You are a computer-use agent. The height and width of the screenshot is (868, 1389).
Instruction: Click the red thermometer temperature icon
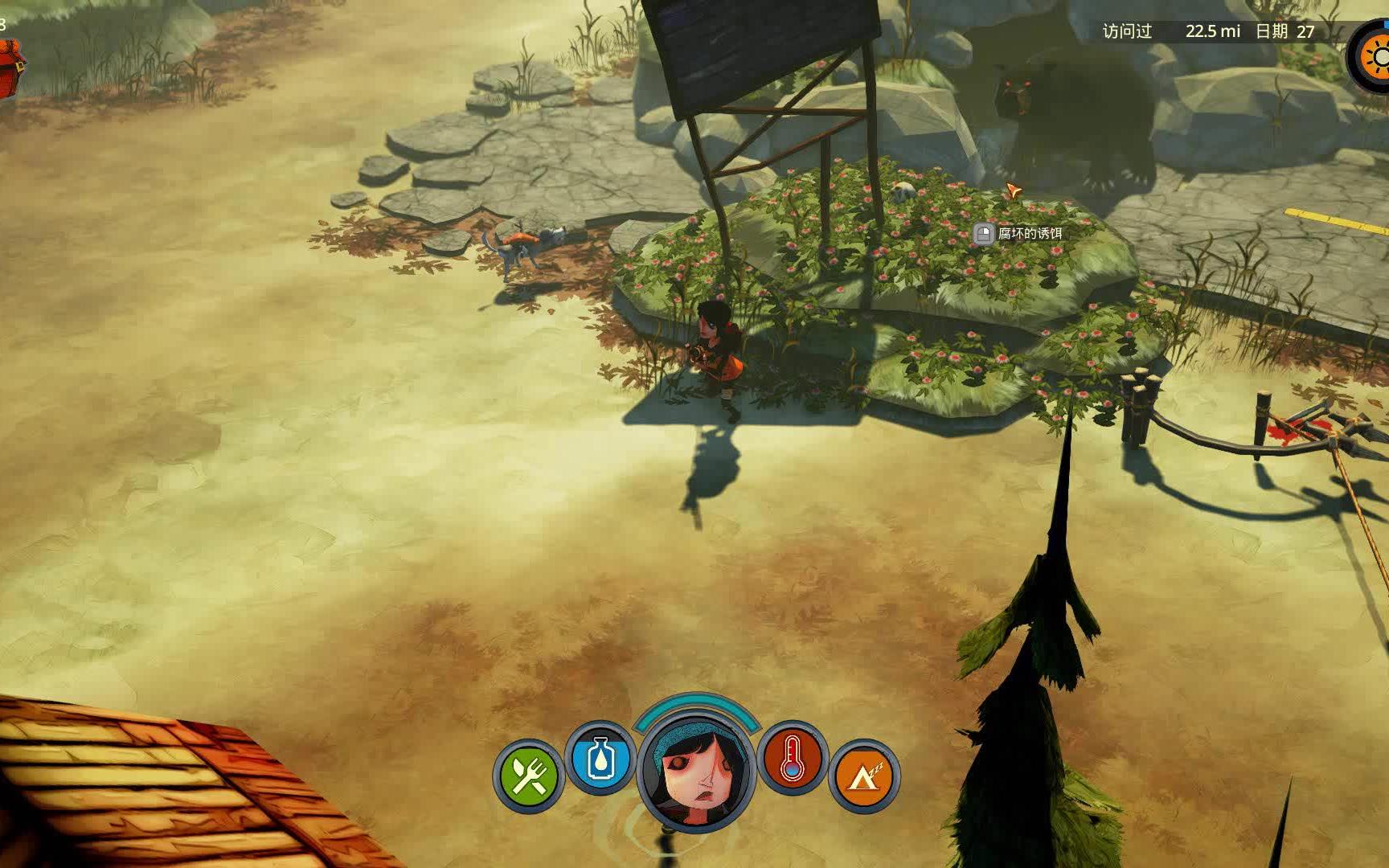point(793,757)
